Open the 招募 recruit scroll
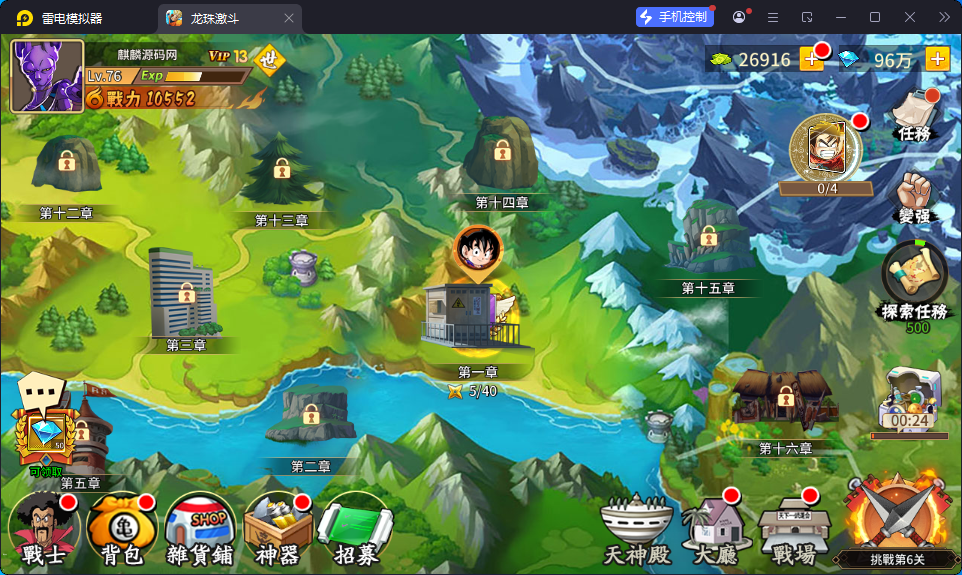Screen dimensions: 962x575 [354, 530]
